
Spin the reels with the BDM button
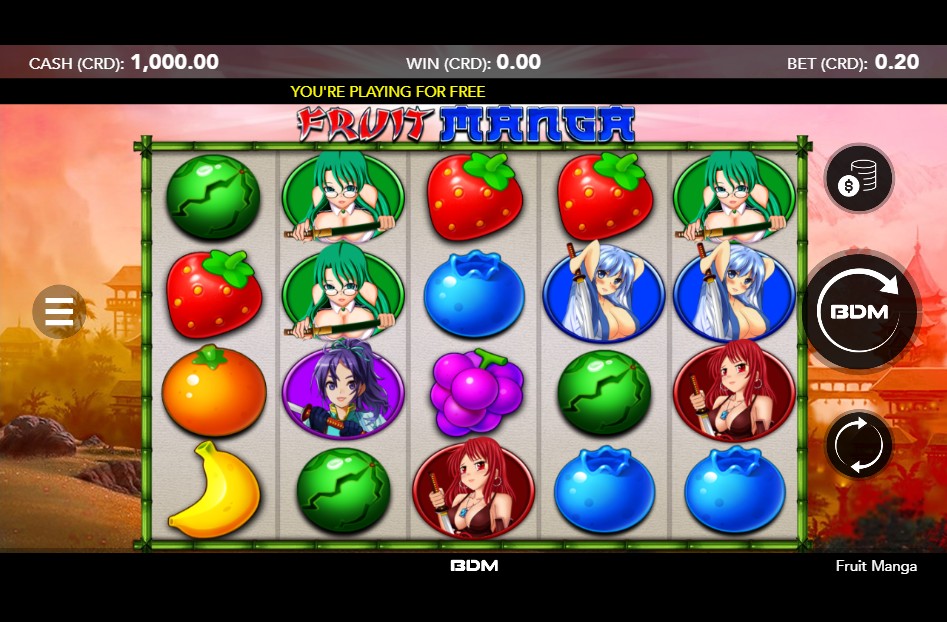[x=859, y=311]
